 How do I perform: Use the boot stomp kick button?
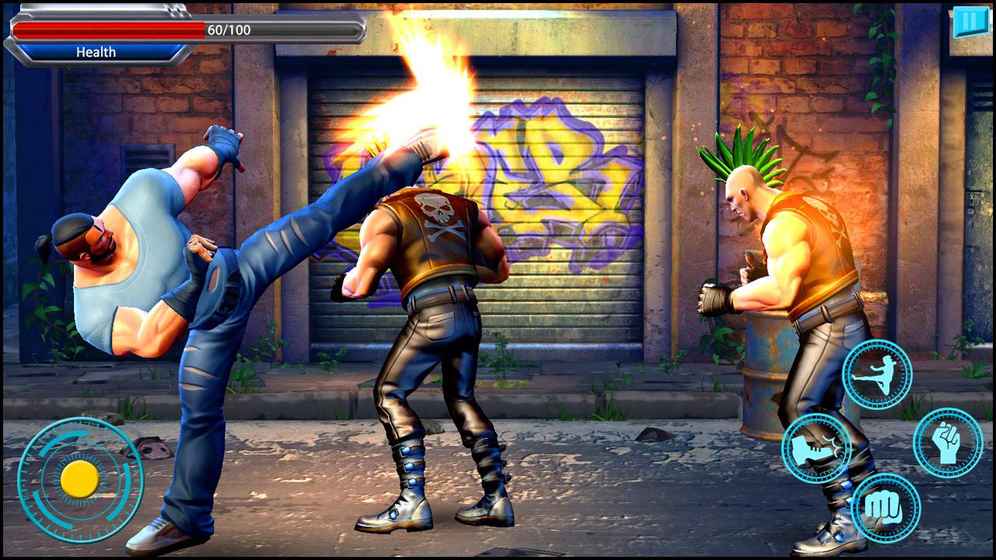tap(816, 448)
